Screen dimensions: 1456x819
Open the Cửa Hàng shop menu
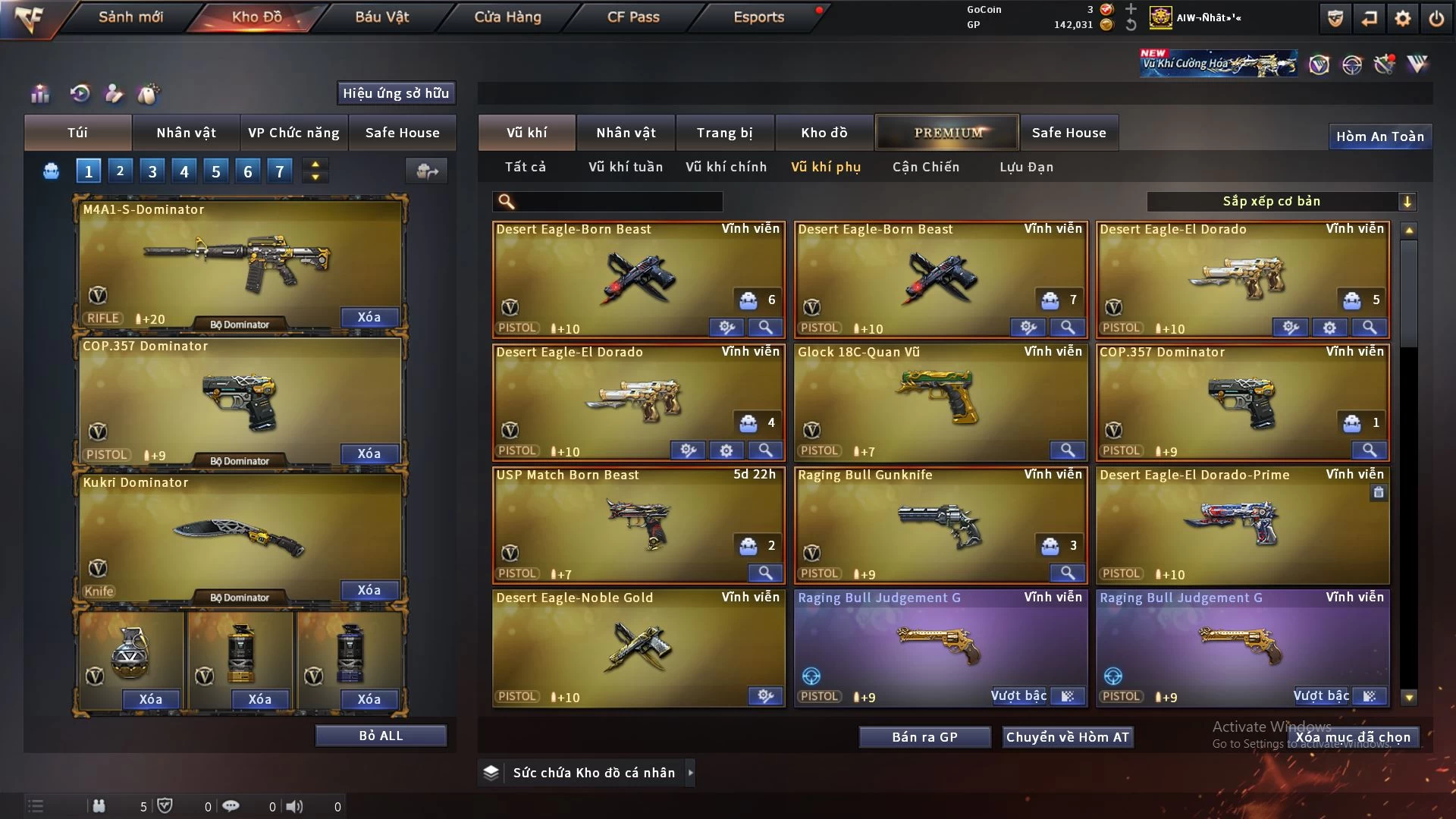pyautogui.click(x=507, y=17)
